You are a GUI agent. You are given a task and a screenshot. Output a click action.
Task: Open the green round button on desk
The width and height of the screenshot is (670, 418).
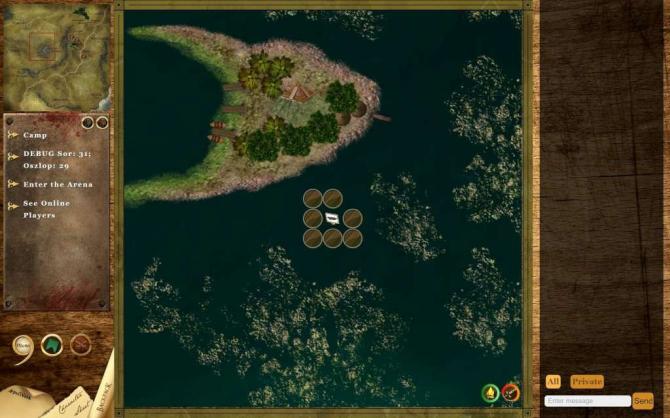[51, 345]
